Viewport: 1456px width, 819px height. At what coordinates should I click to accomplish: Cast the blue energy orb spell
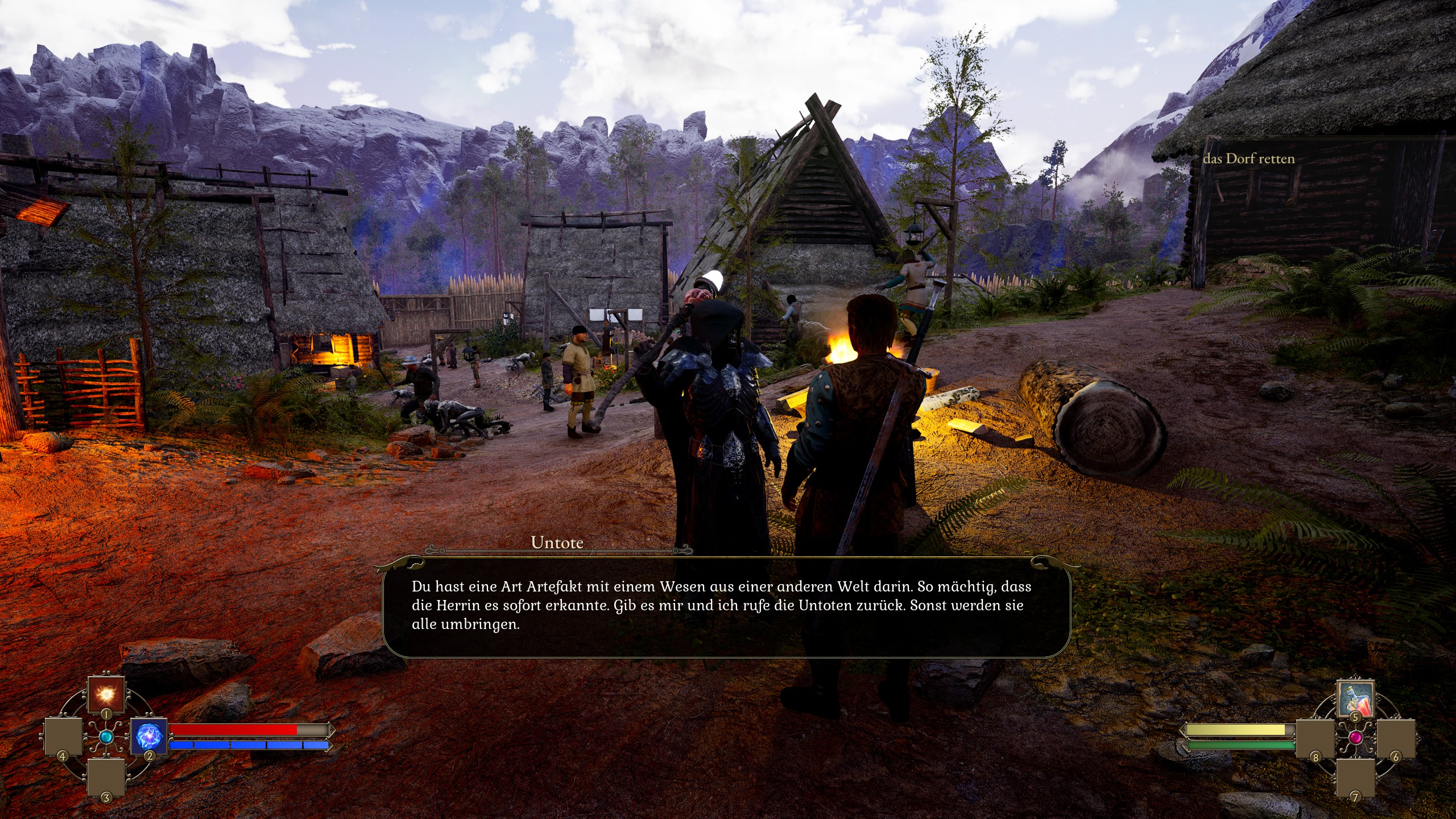149,737
